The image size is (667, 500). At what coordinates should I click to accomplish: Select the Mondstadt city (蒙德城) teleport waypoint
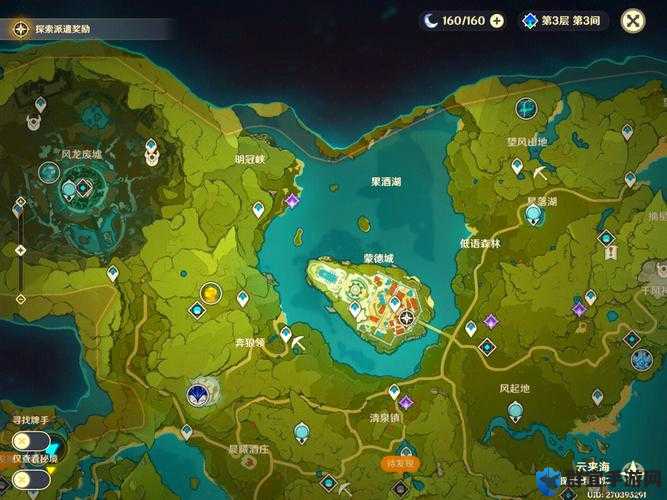pos(407,318)
